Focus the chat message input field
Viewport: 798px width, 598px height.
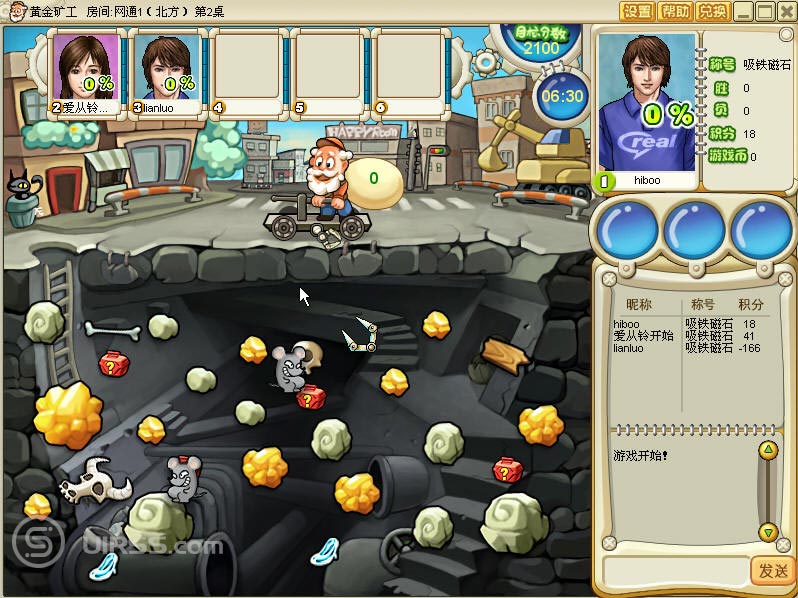pyautogui.click(x=676, y=571)
